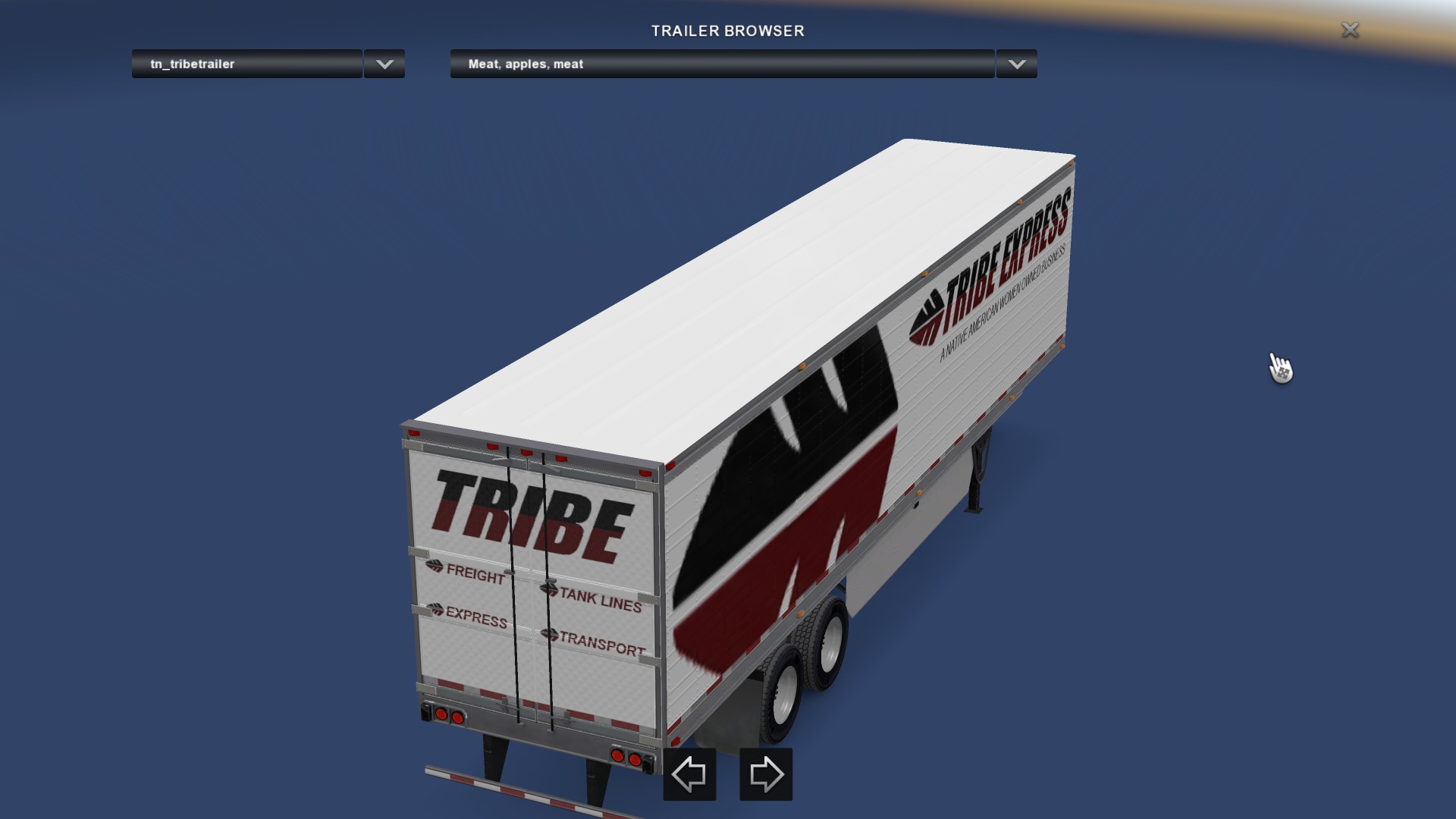
Task: Close the Trailer Browser window
Action: coord(1350,30)
